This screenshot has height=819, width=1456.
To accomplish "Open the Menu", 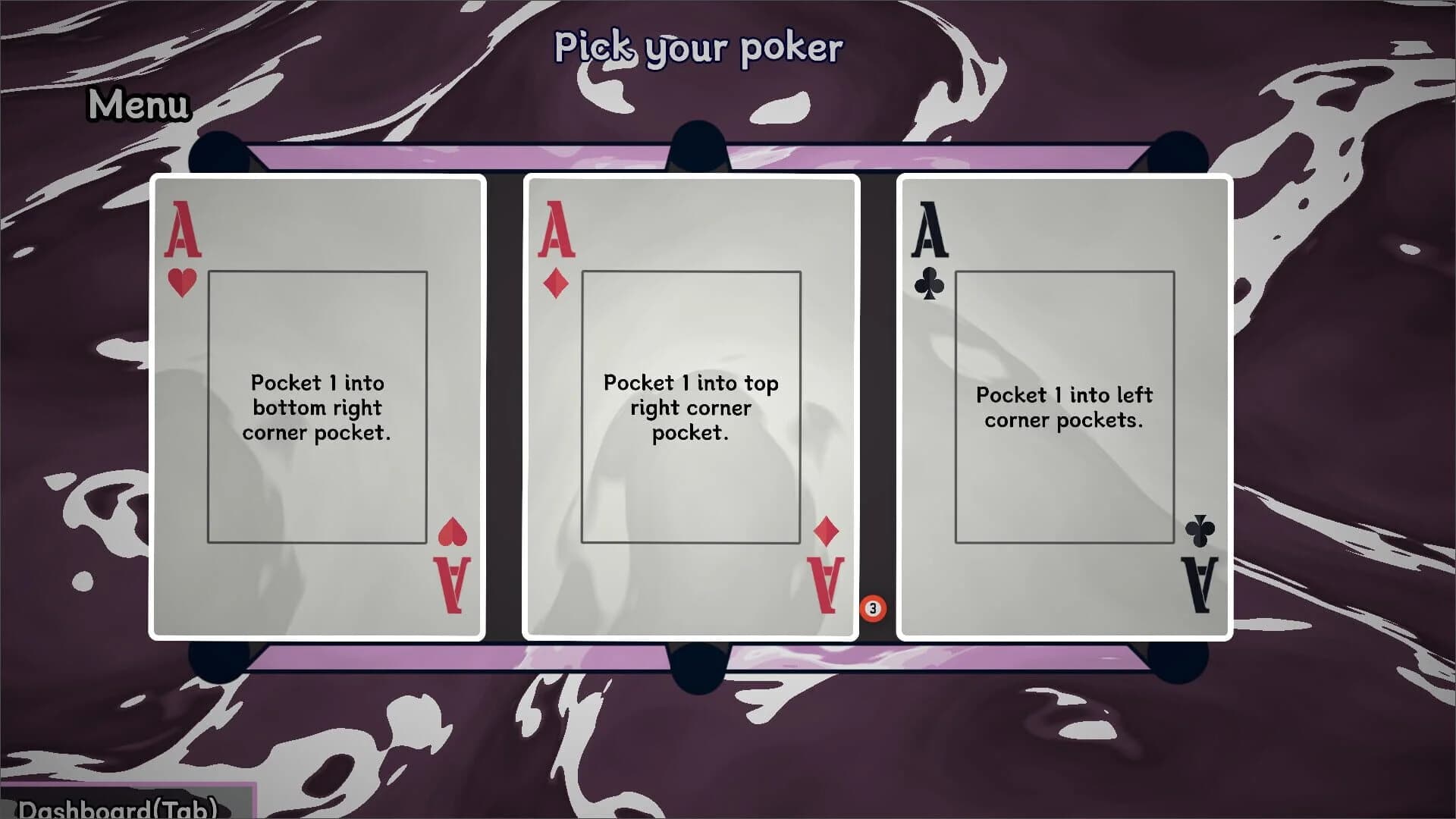I will (138, 105).
